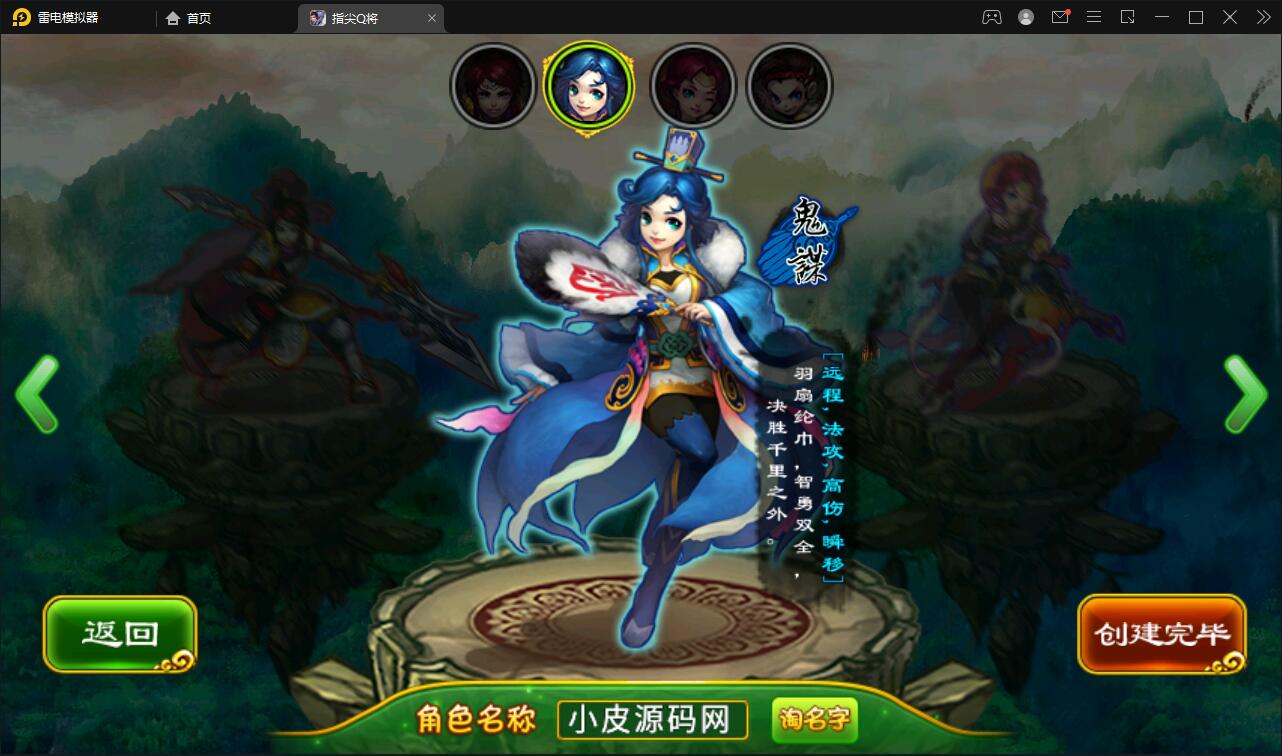Click the screen rotate/resize icon
This screenshot has height=756, width=1282.
click(x=1128, y=17)
